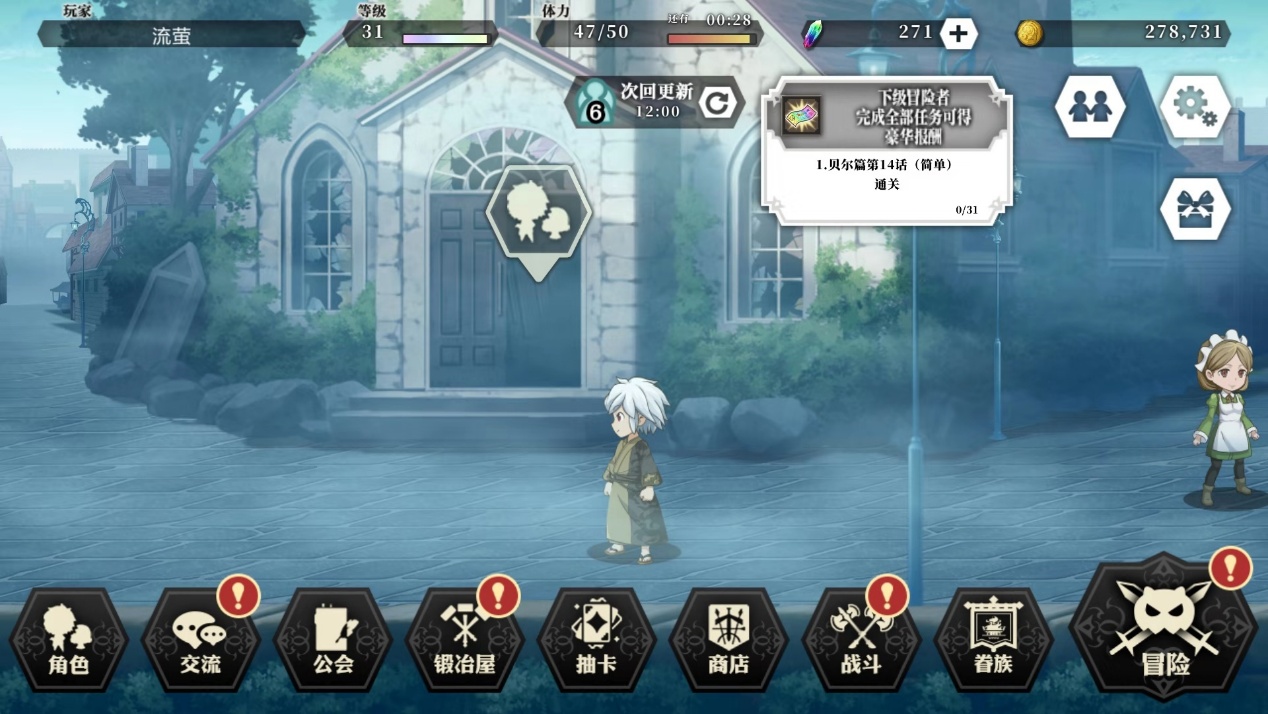Visit the 商店 shop
1268x714 pixels.
tap(728, 640)
